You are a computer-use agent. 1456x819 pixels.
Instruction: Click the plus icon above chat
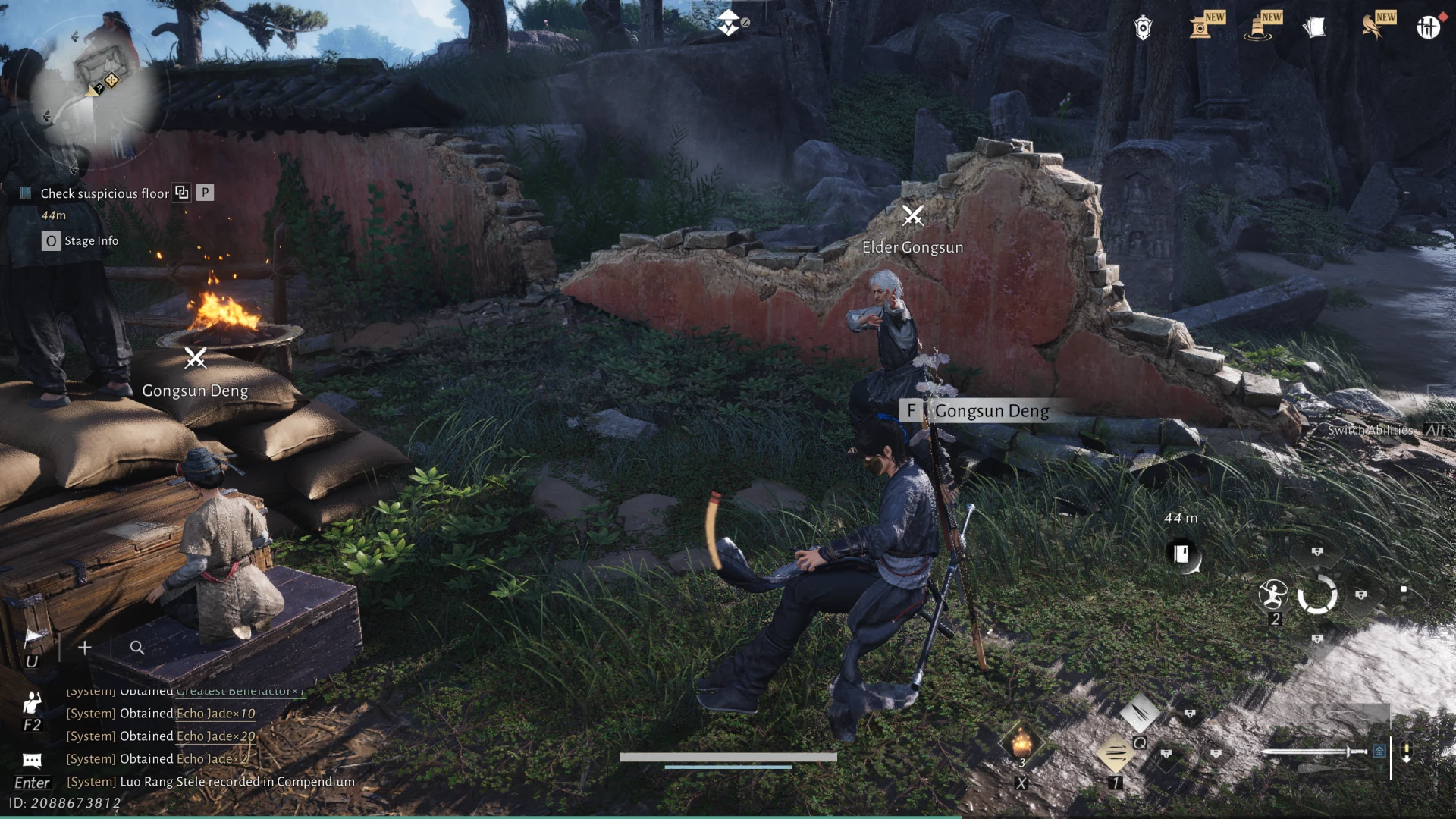tap(85, 648)
